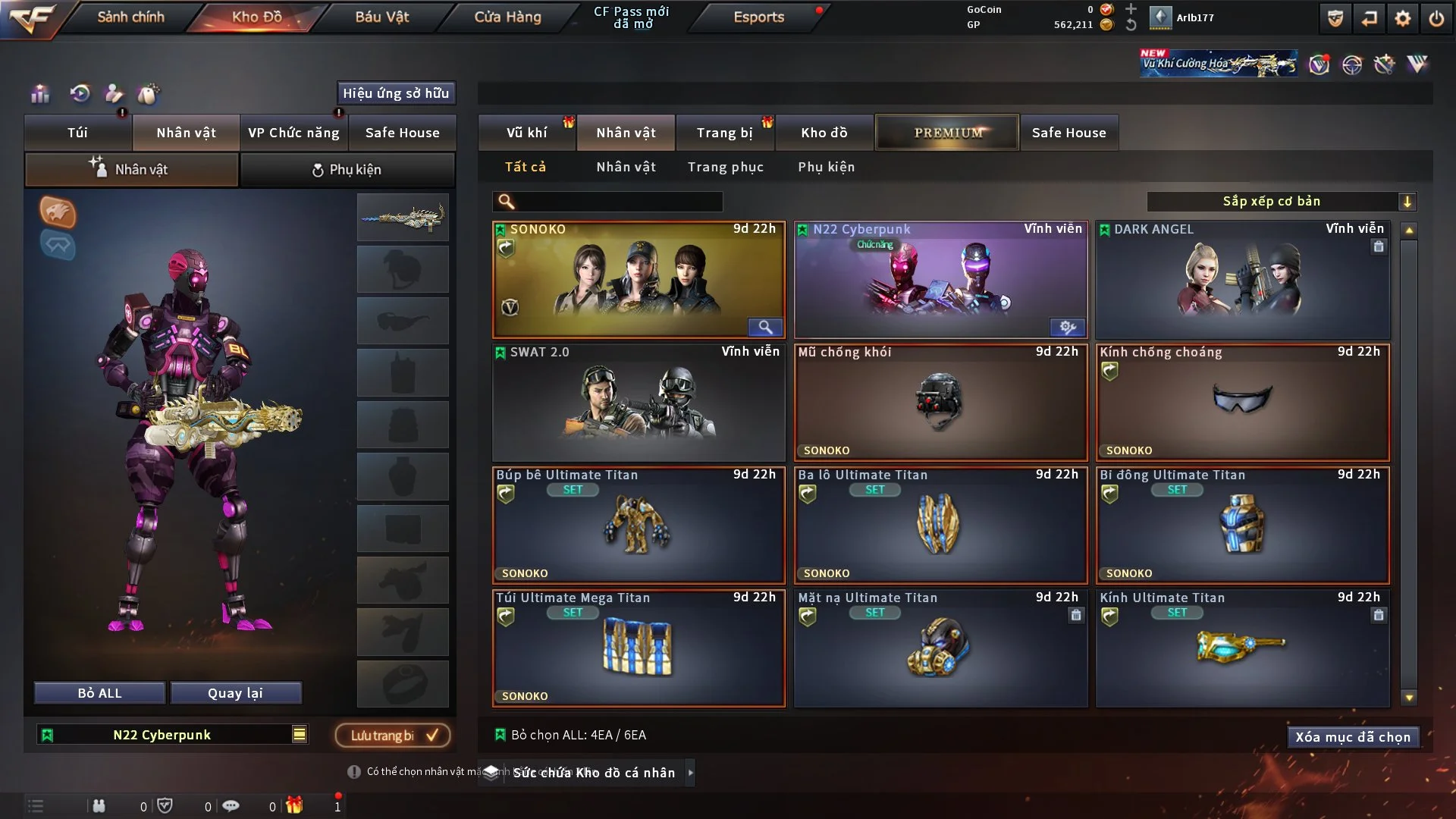Pick the Búp bê Ultimate Titan item
The height and width of the screenshot is (819, 1456).
638,526
